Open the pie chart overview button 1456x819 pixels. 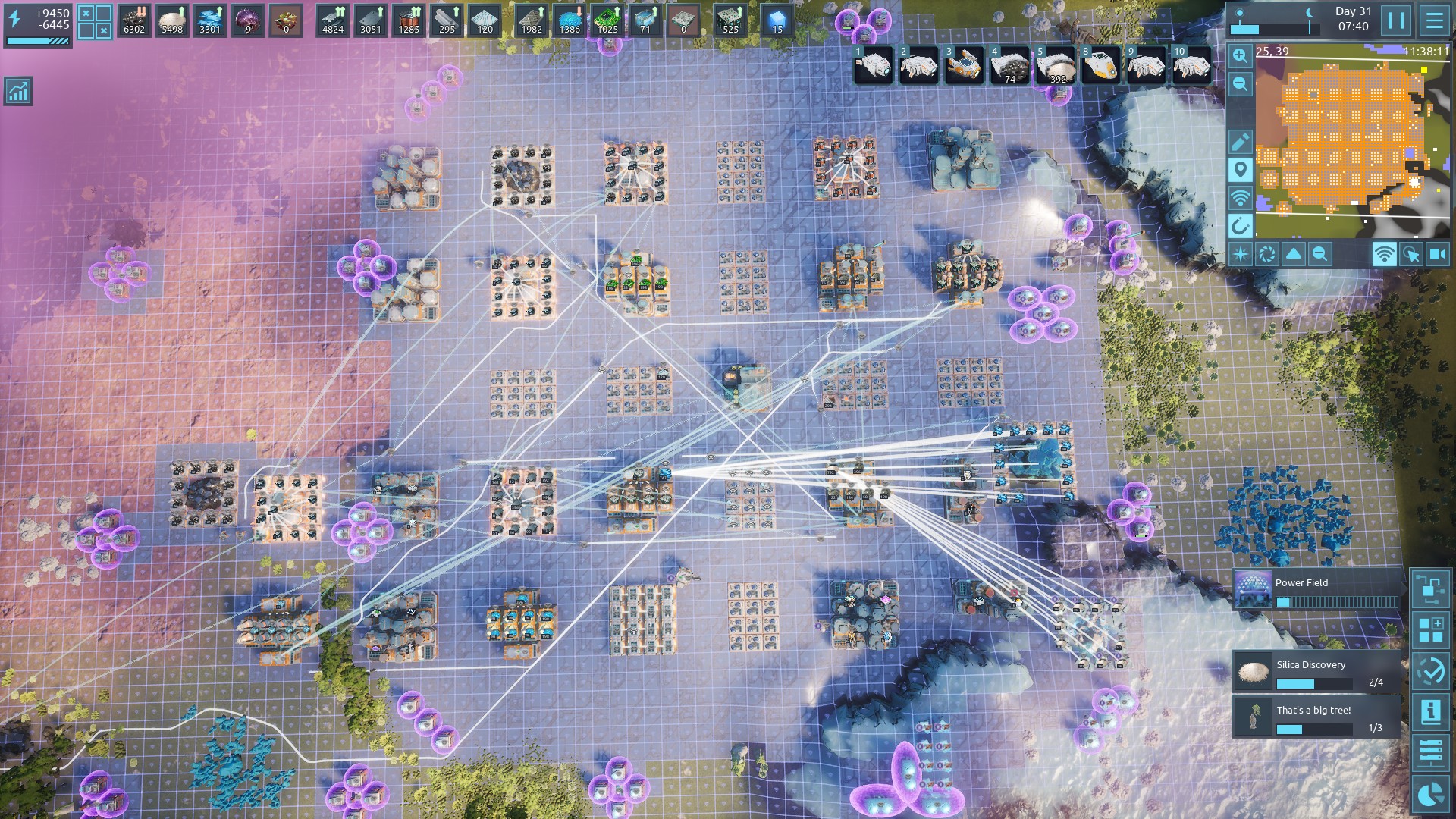click(x=1431, y=793)
